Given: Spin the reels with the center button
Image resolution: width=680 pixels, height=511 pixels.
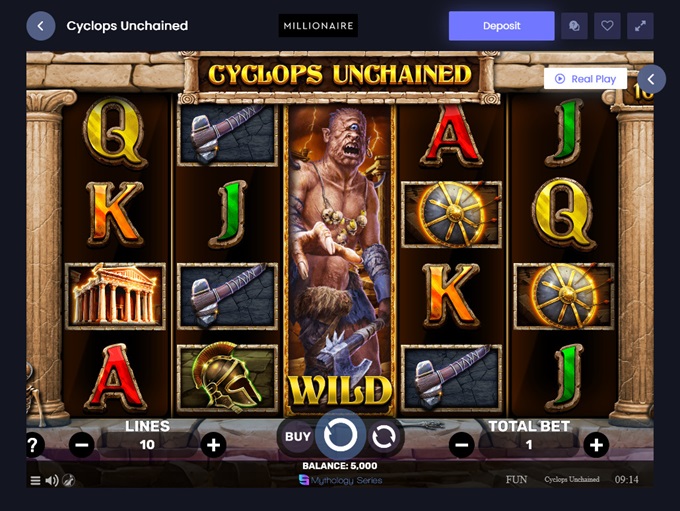Looking at the screenshot, I should 340,435.
